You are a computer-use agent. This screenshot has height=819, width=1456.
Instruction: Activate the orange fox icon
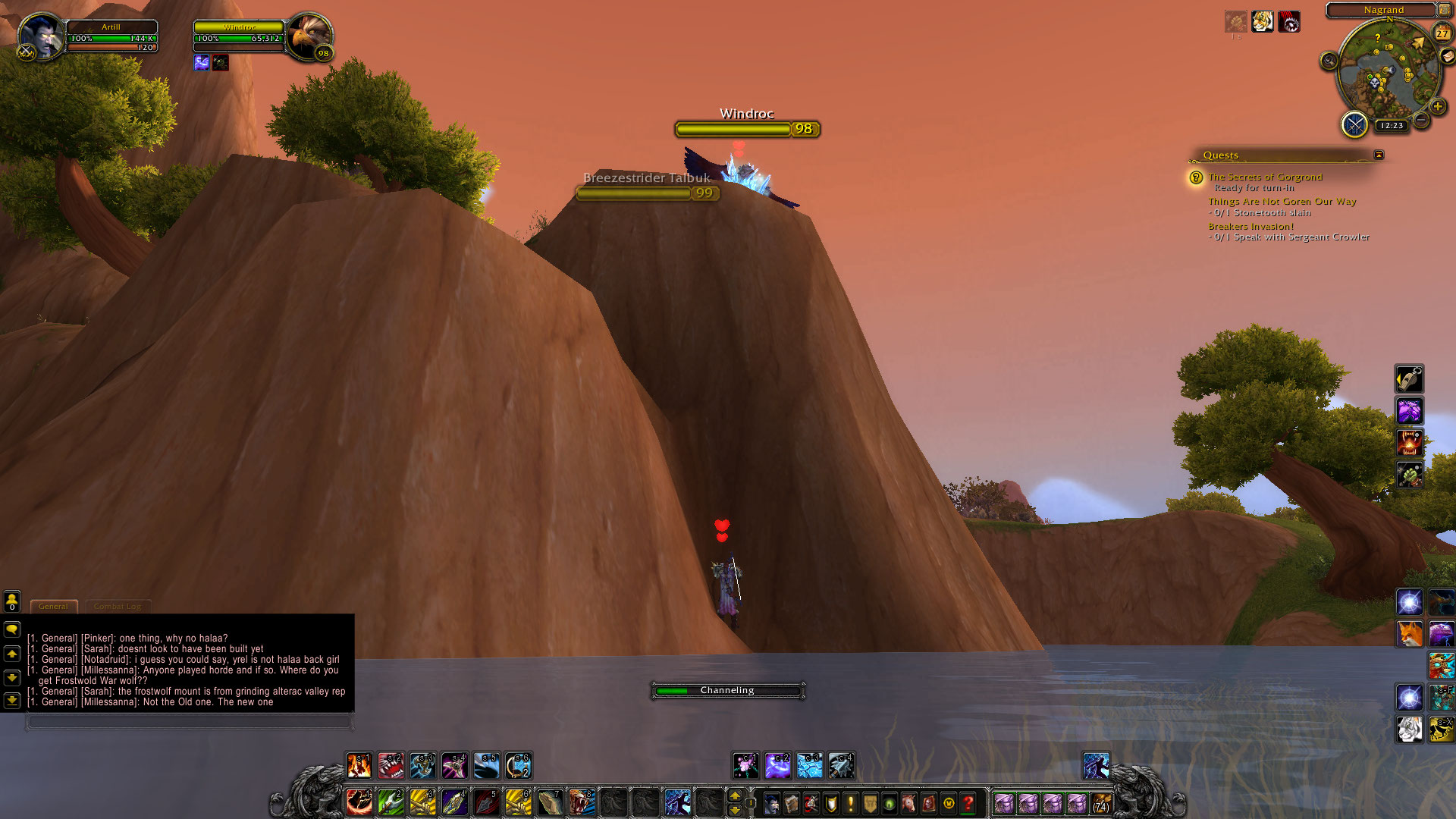tap(1409, 634)
